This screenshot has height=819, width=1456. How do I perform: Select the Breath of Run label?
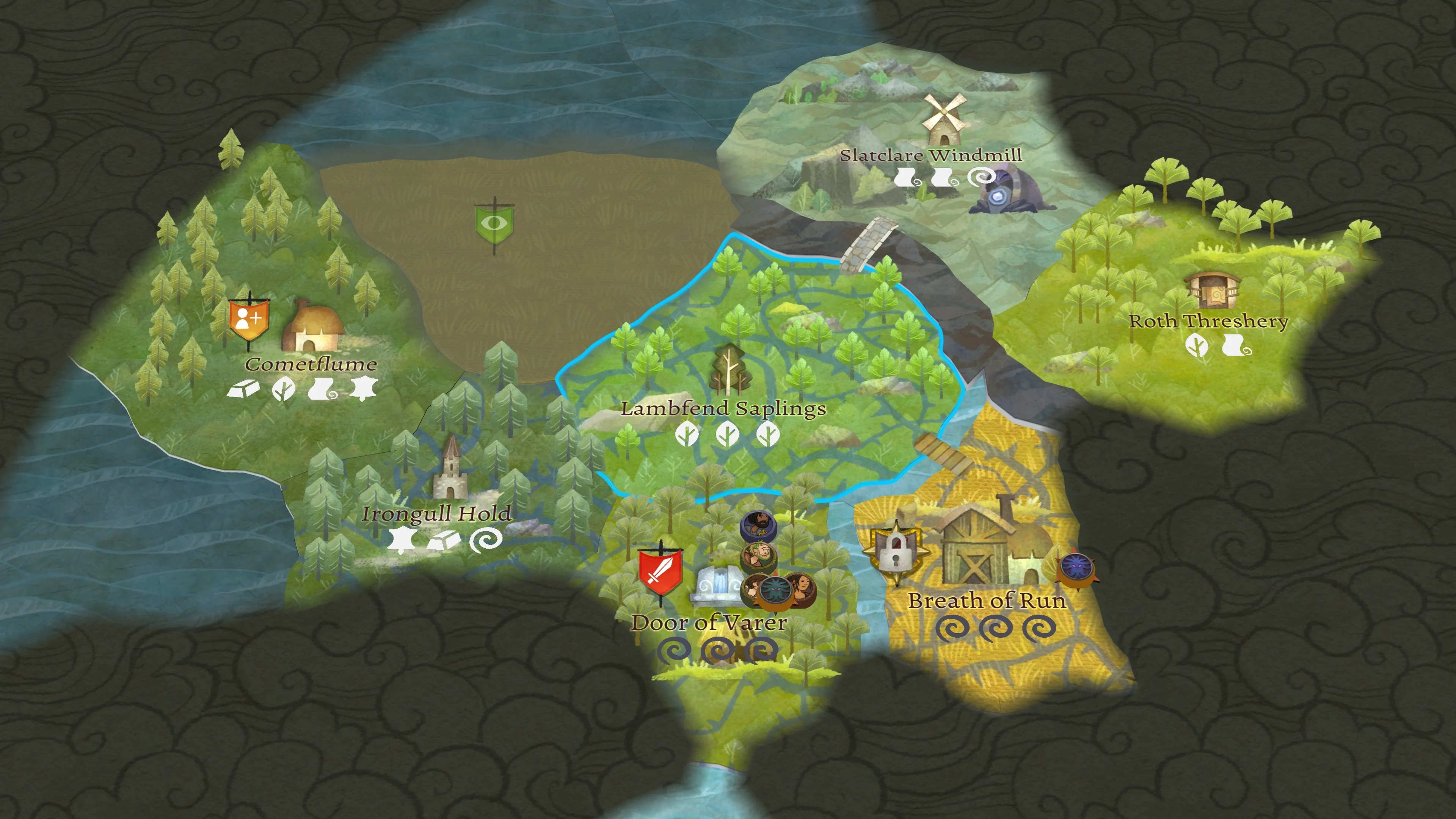pyautogui.click(x=987, y=600)
